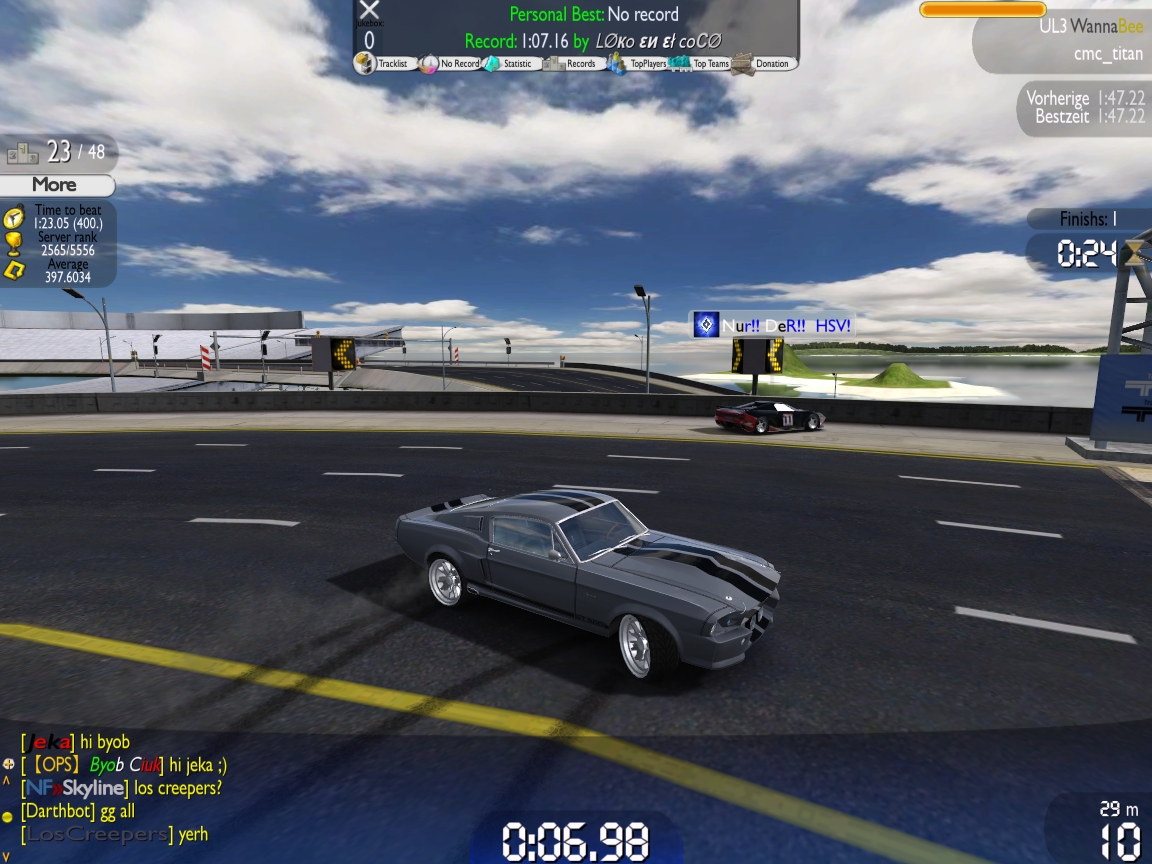Image resolution: width=1152 pixels, height=864 pixels.
Task: Expand the More button under player count
Action: [x=55, y=185]
